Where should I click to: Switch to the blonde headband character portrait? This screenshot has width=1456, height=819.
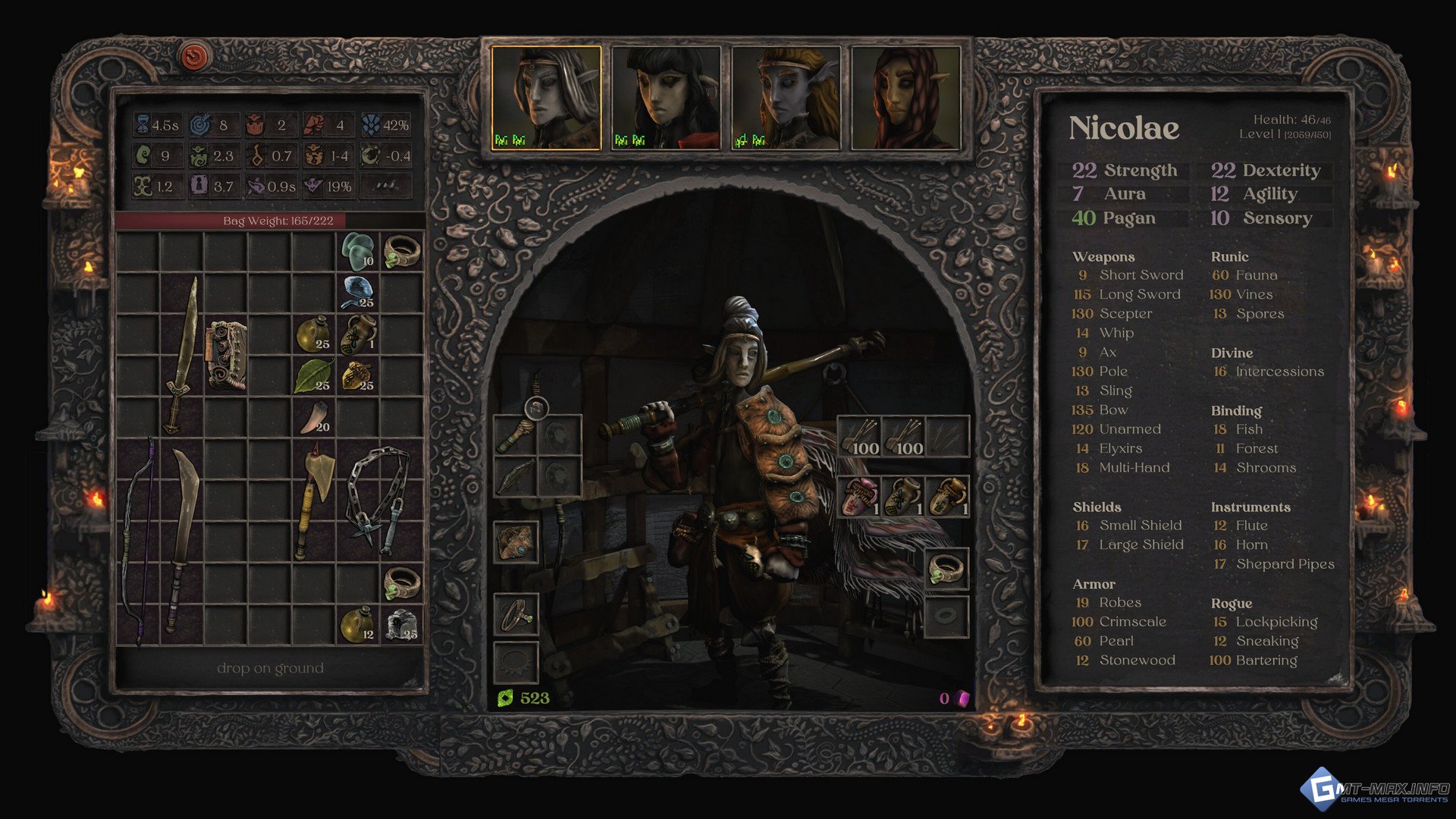pos(786,98)
